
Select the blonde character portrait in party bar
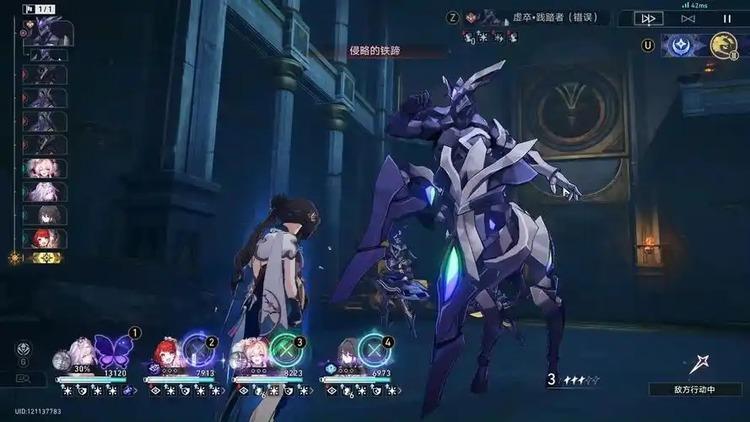point(250,356)
